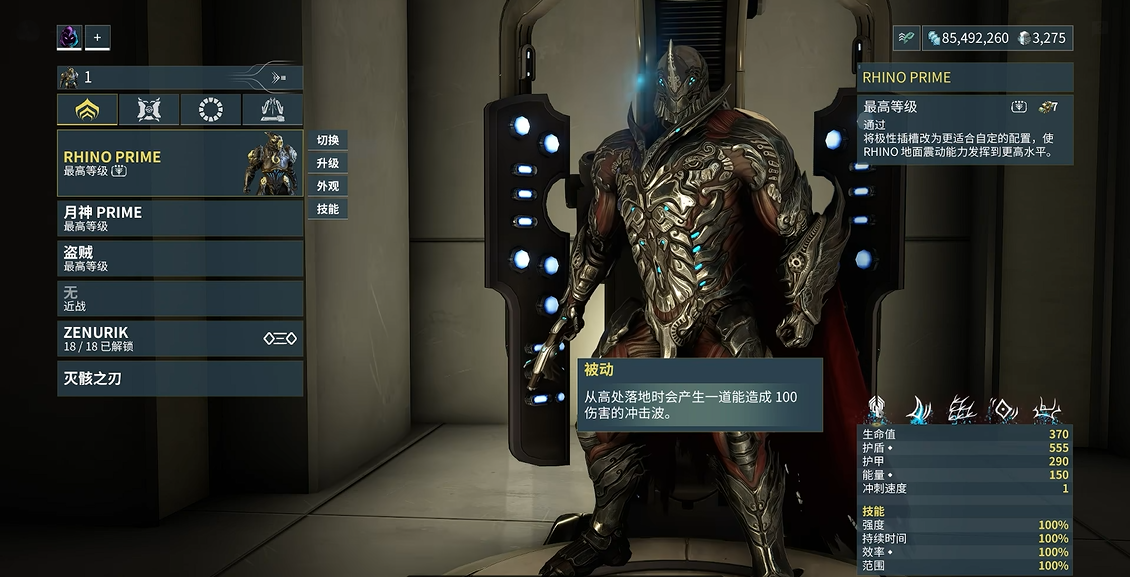
Task: Switch to the warframe loadout tab
Action: point(88,110)
